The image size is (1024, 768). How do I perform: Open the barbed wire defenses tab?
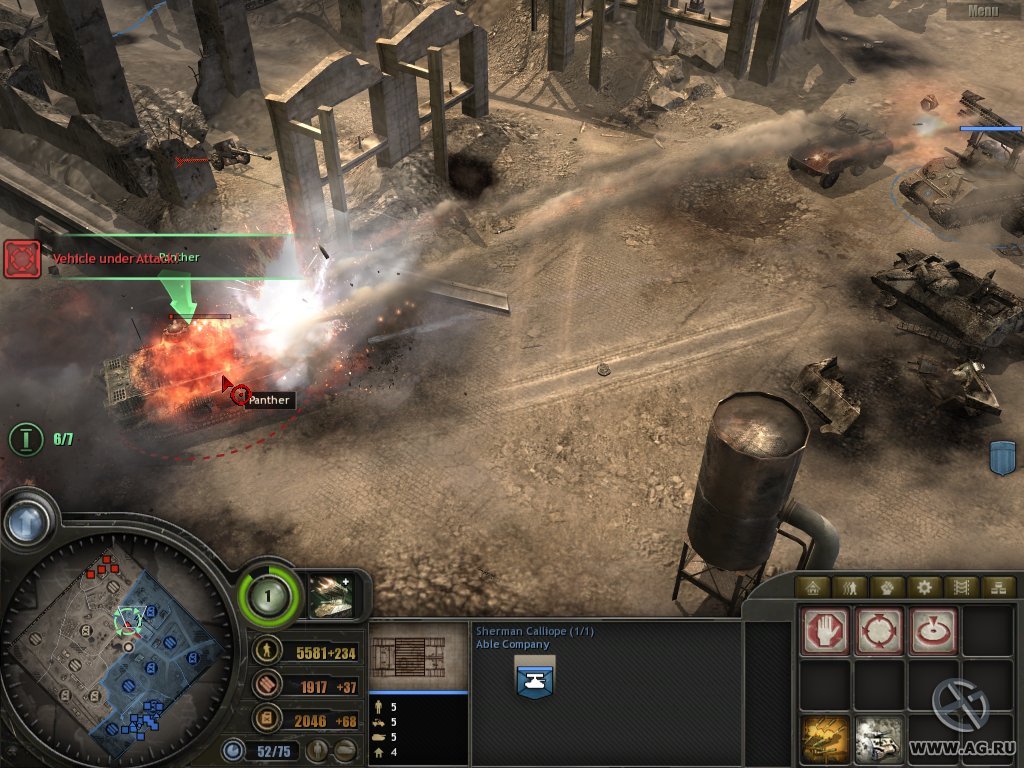pos(961,587)
